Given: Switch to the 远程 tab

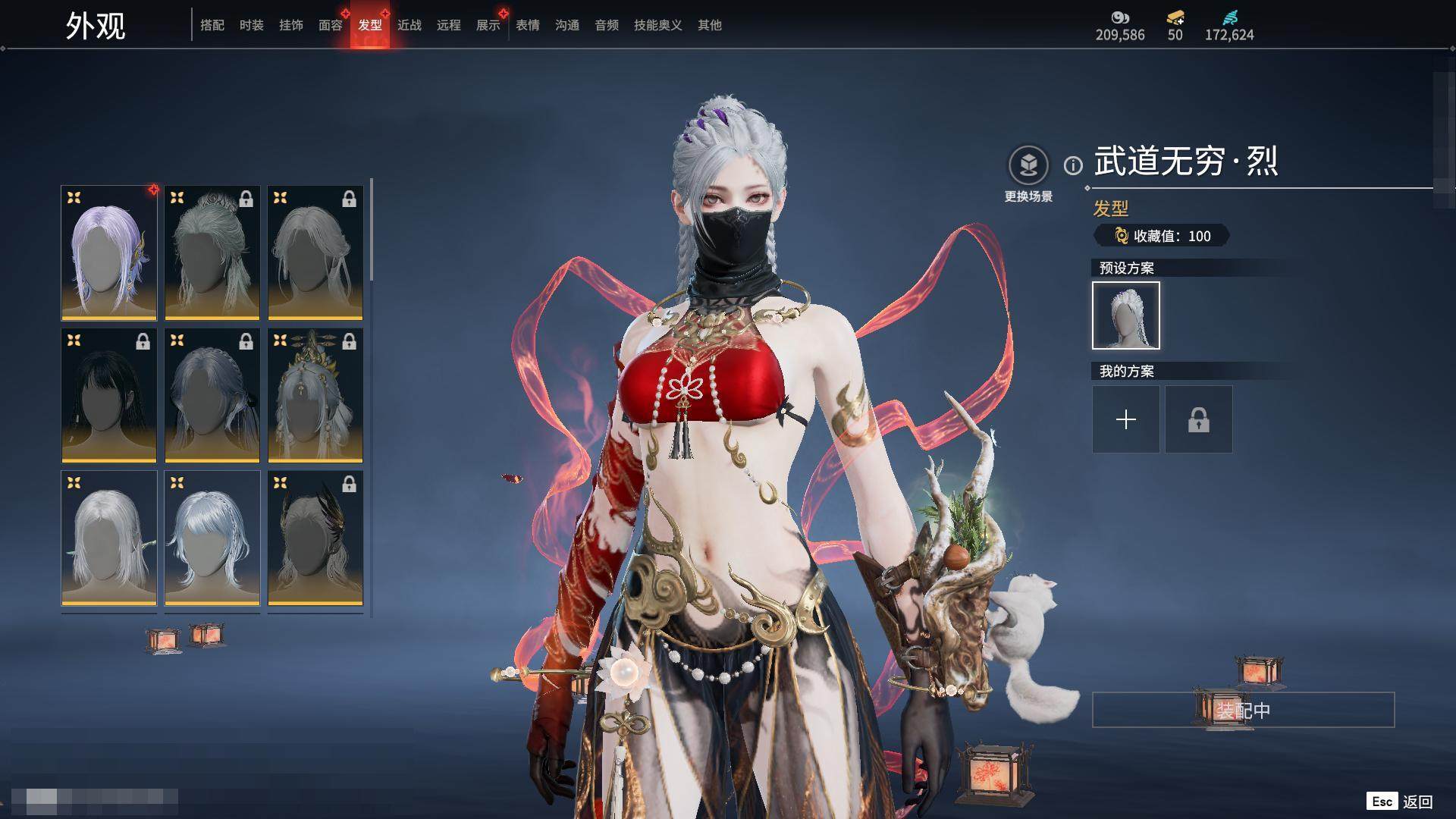Looking at the screenshot, I should (x=448, y=25).
